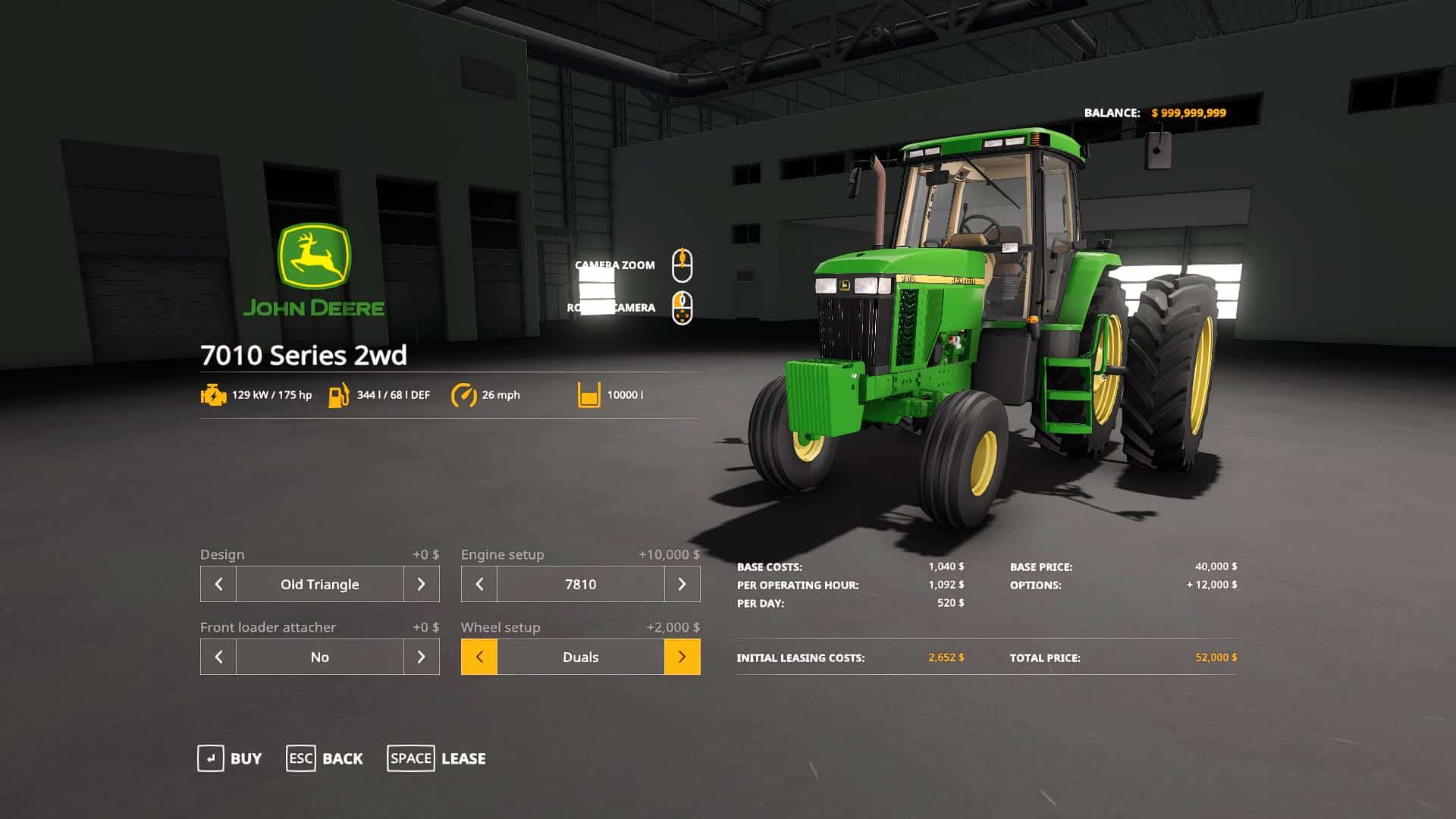The width and height of the screenshot is (1456, 819).
Task: Switch Wheel setup to next option
Action: [x=682, y=657]
